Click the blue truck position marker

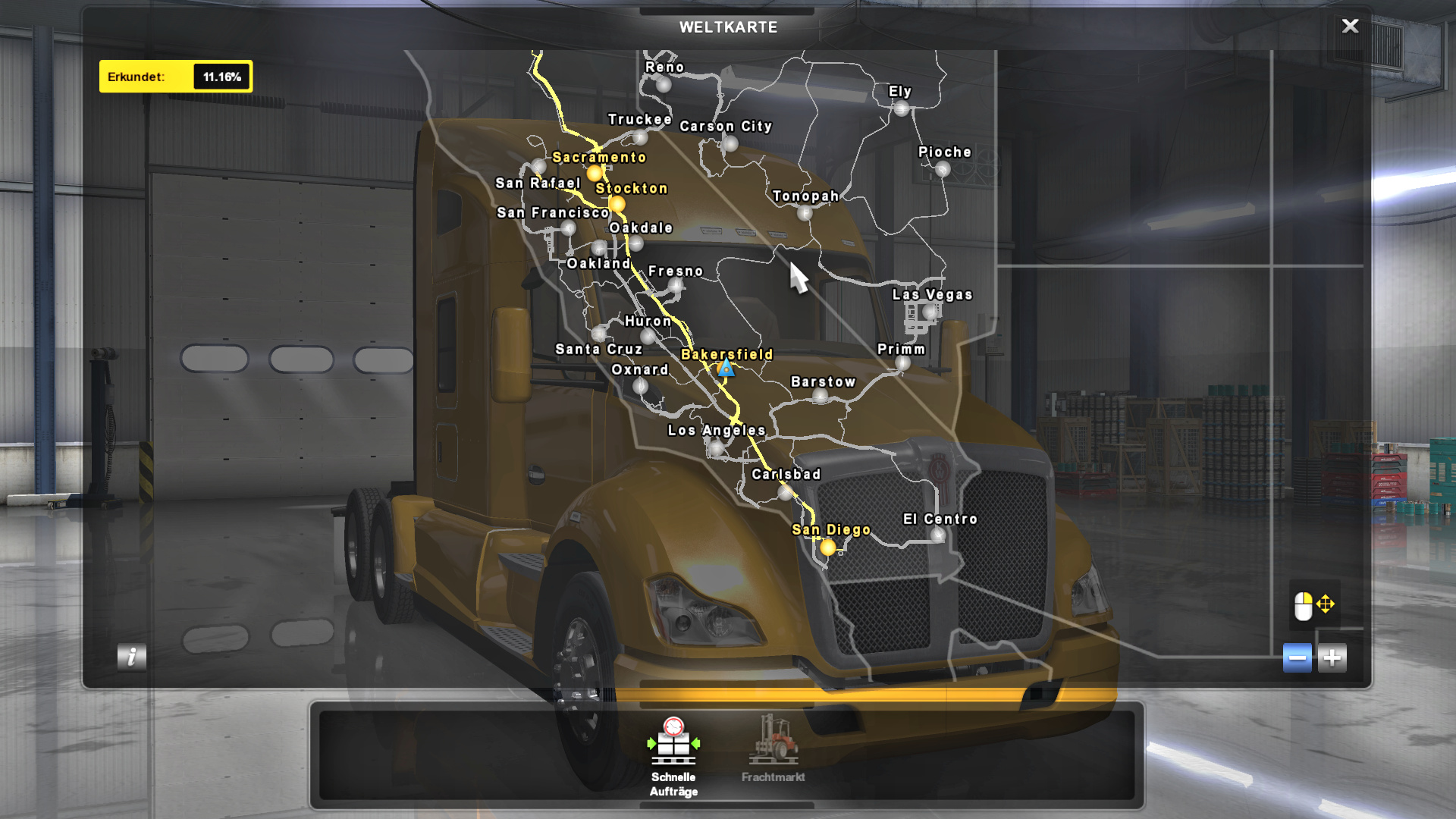726,369
